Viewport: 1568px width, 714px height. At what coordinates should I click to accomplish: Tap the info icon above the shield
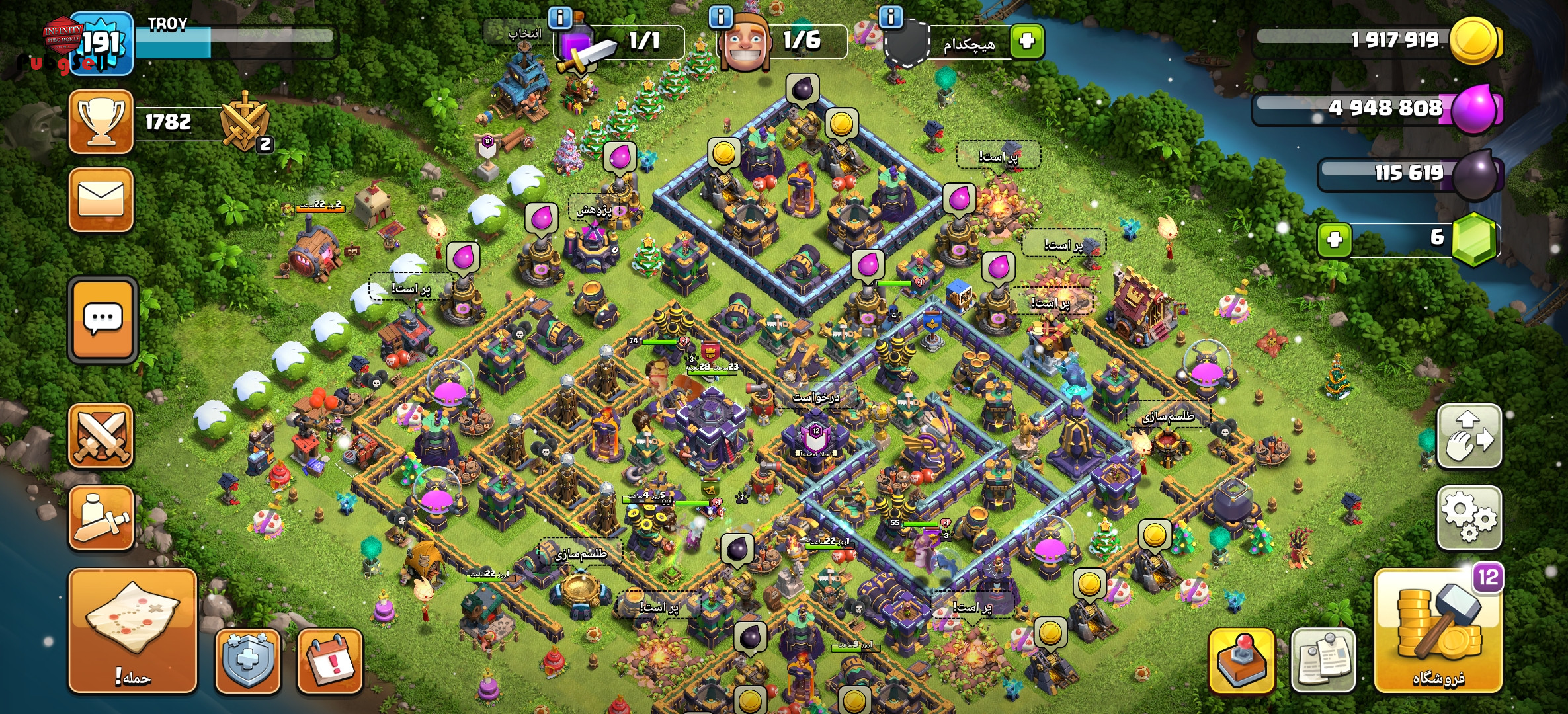tap(890, 17)
